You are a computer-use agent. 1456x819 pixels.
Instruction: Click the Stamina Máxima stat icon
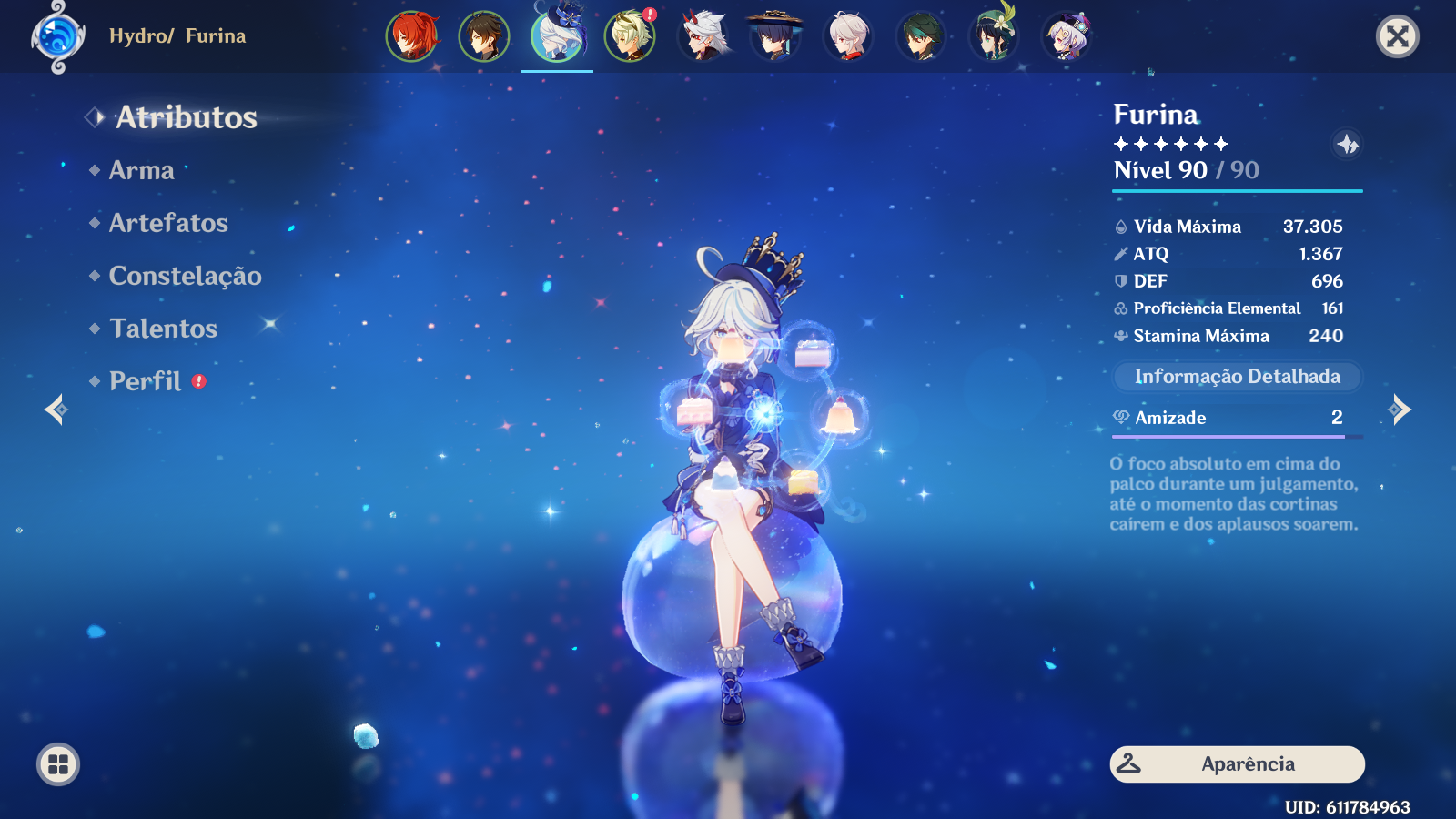coord(1118,336)
